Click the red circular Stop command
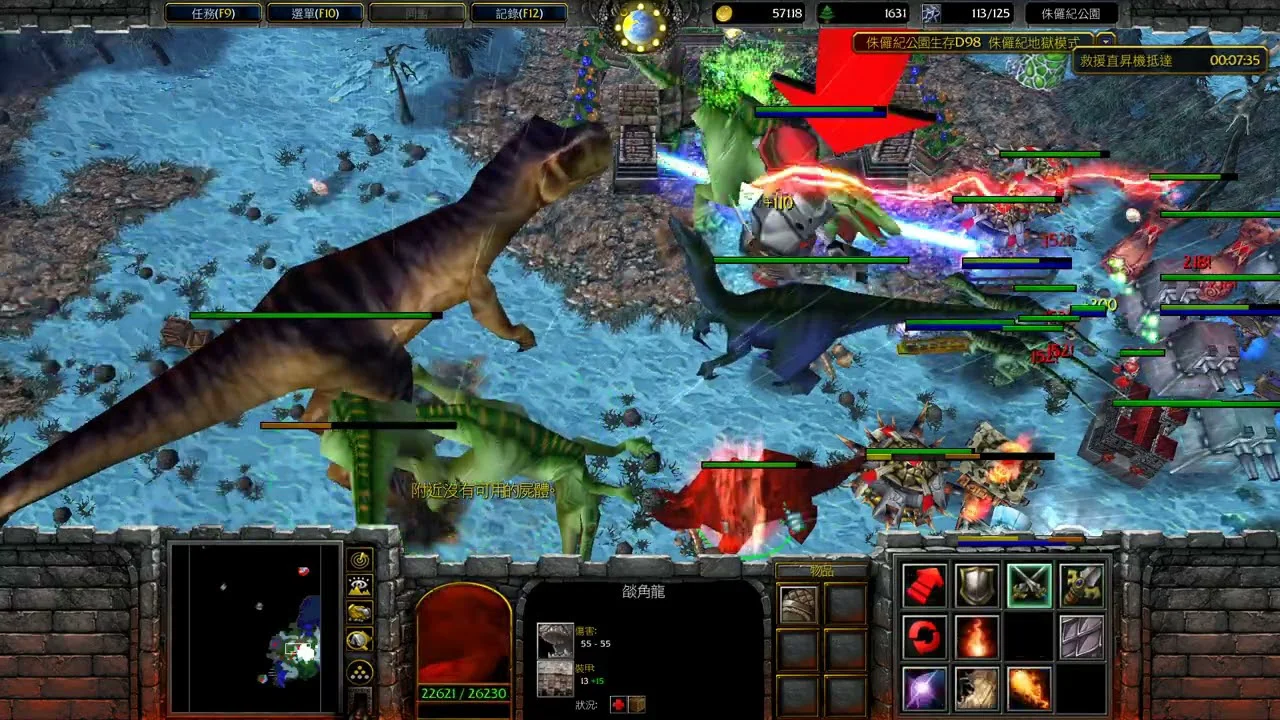Image resolution: width=1280 pixels, height=720 pixels. 925,637
